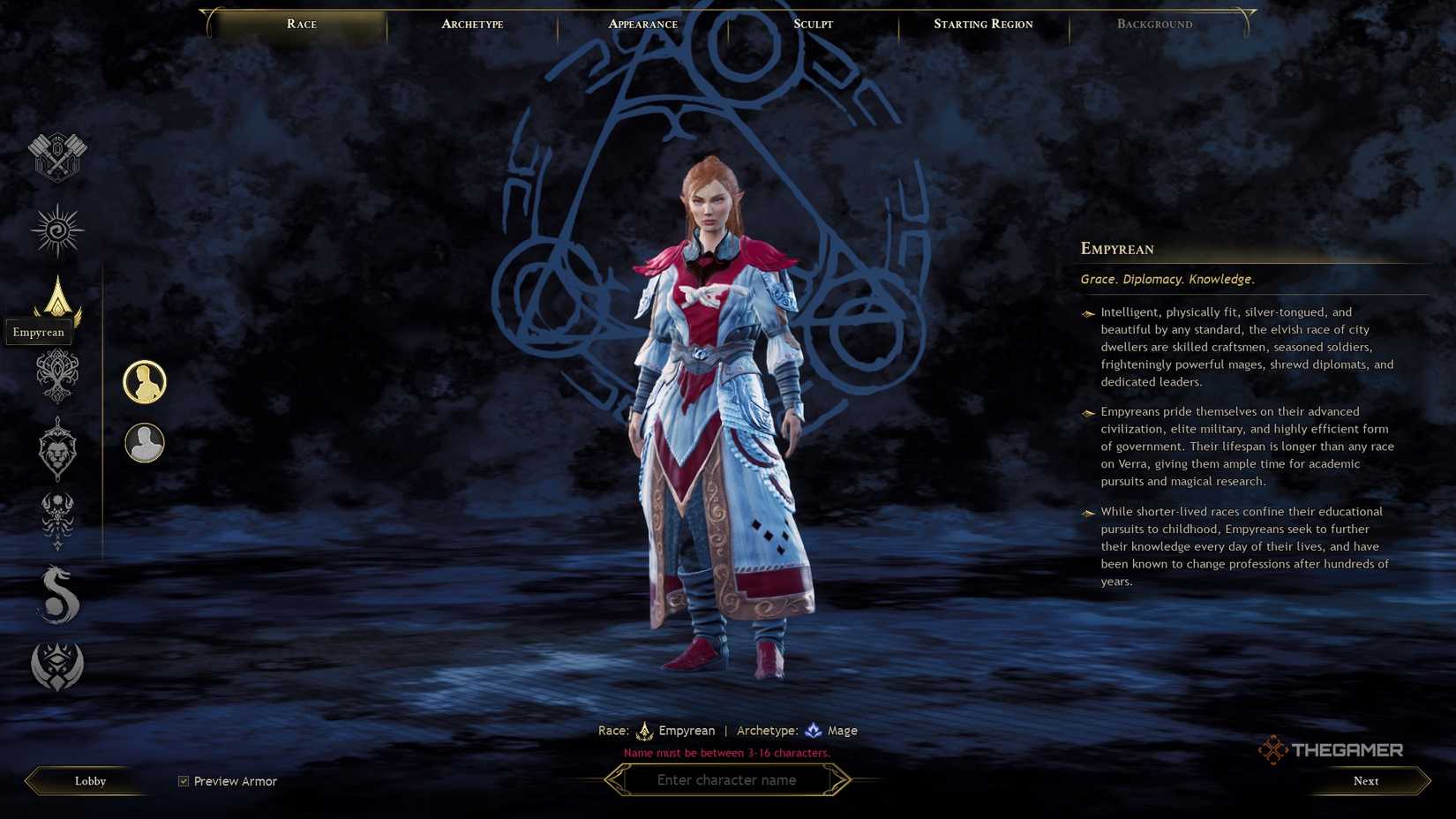Select the lion crest race icon
The height and width of the screenshot is (819, 1456).
coord(56,450)
